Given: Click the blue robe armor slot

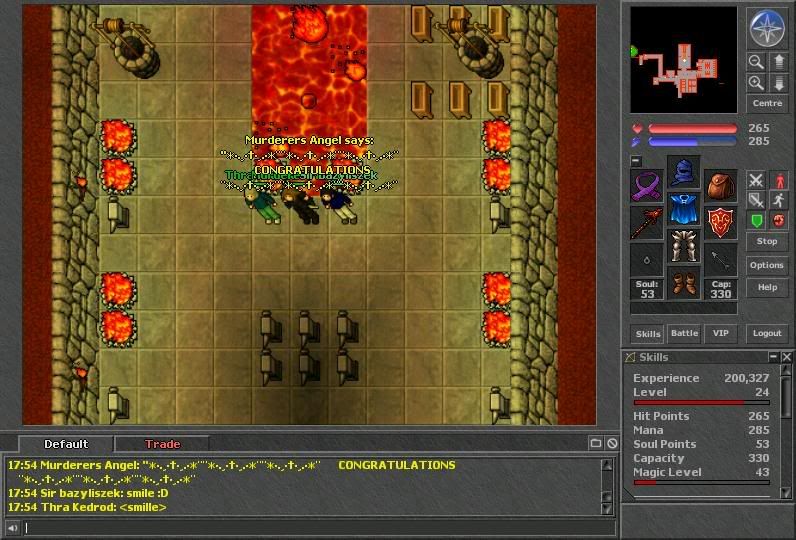Looking at the screenshot, I should pos(683,210).
